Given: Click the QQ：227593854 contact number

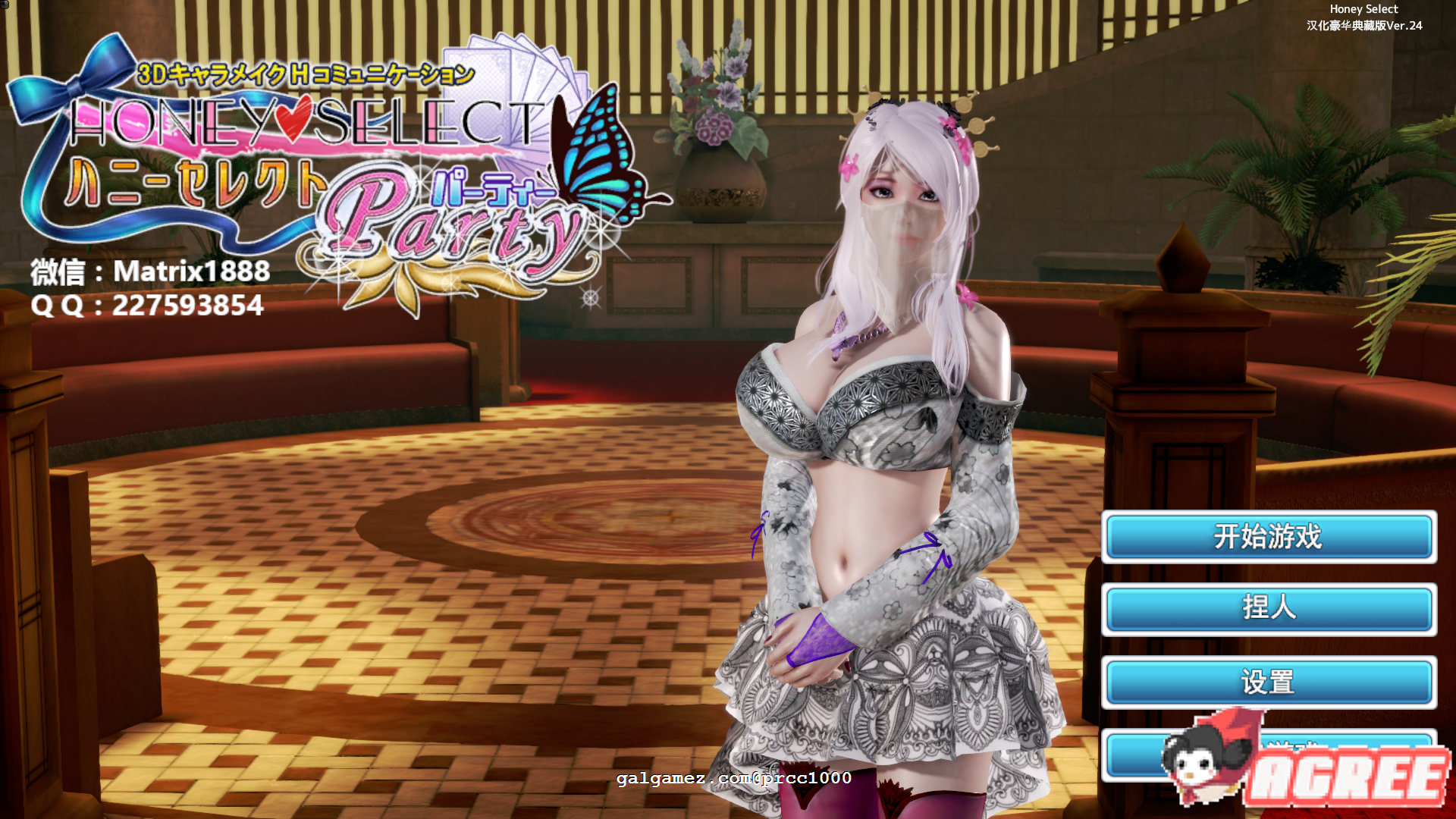Looking at the screenshot, I should tap(149, 306).
